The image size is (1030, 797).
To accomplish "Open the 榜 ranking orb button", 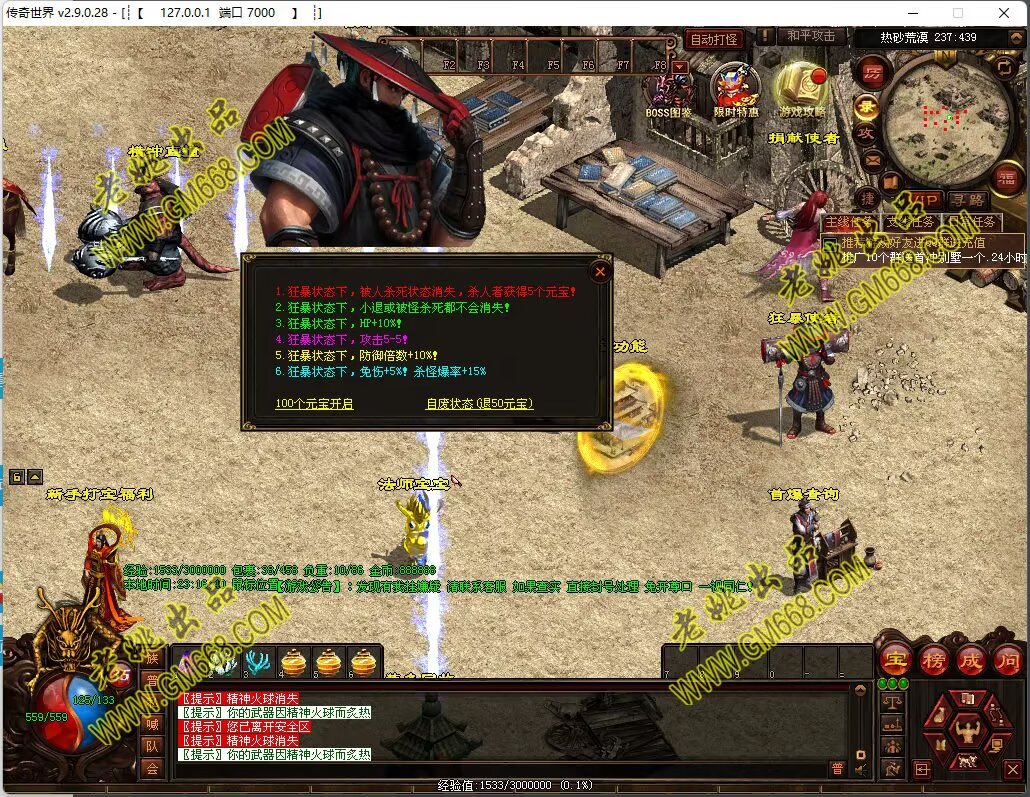I will tap(932, 660).
